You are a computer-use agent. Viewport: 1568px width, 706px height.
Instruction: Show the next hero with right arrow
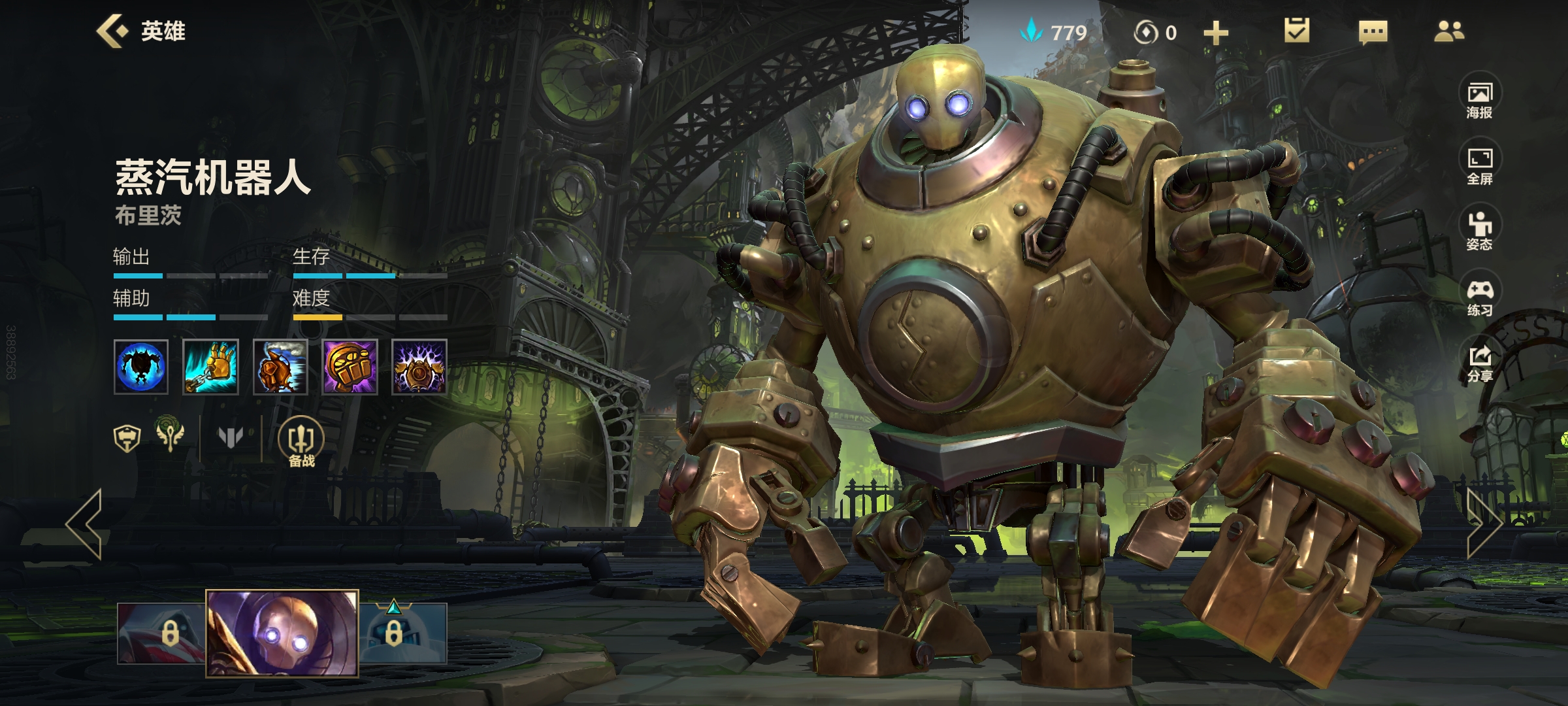pyautogui.click(x=1484, y=524)
